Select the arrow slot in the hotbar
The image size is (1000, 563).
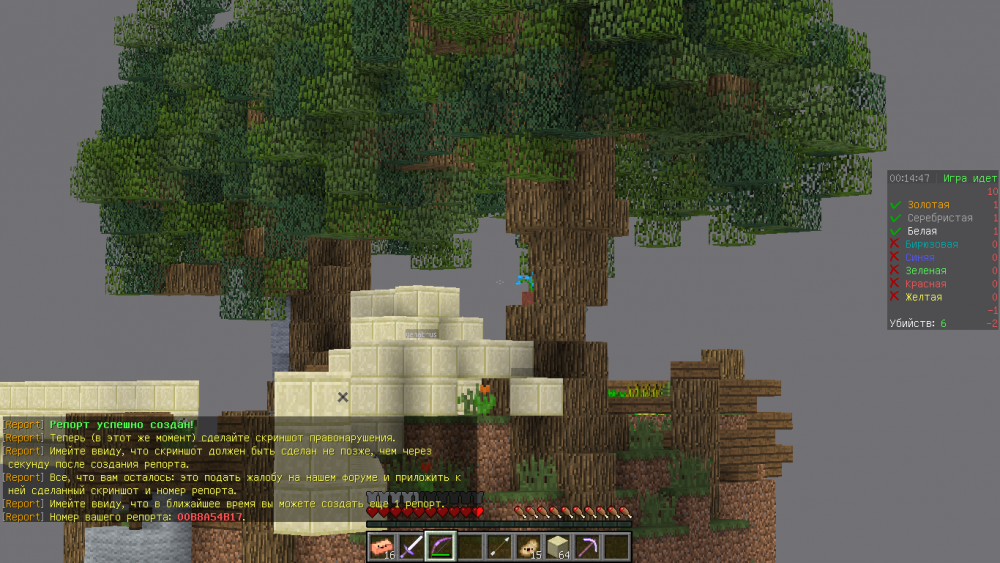(498, 546)
